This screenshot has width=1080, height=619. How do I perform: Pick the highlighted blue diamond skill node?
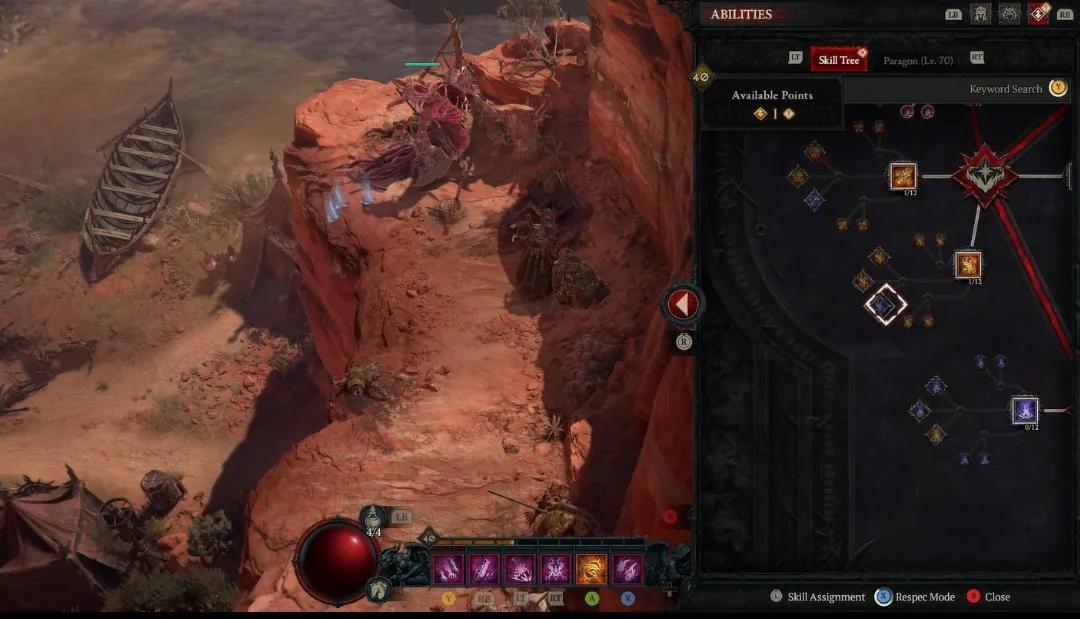click(x=885, y=304)
